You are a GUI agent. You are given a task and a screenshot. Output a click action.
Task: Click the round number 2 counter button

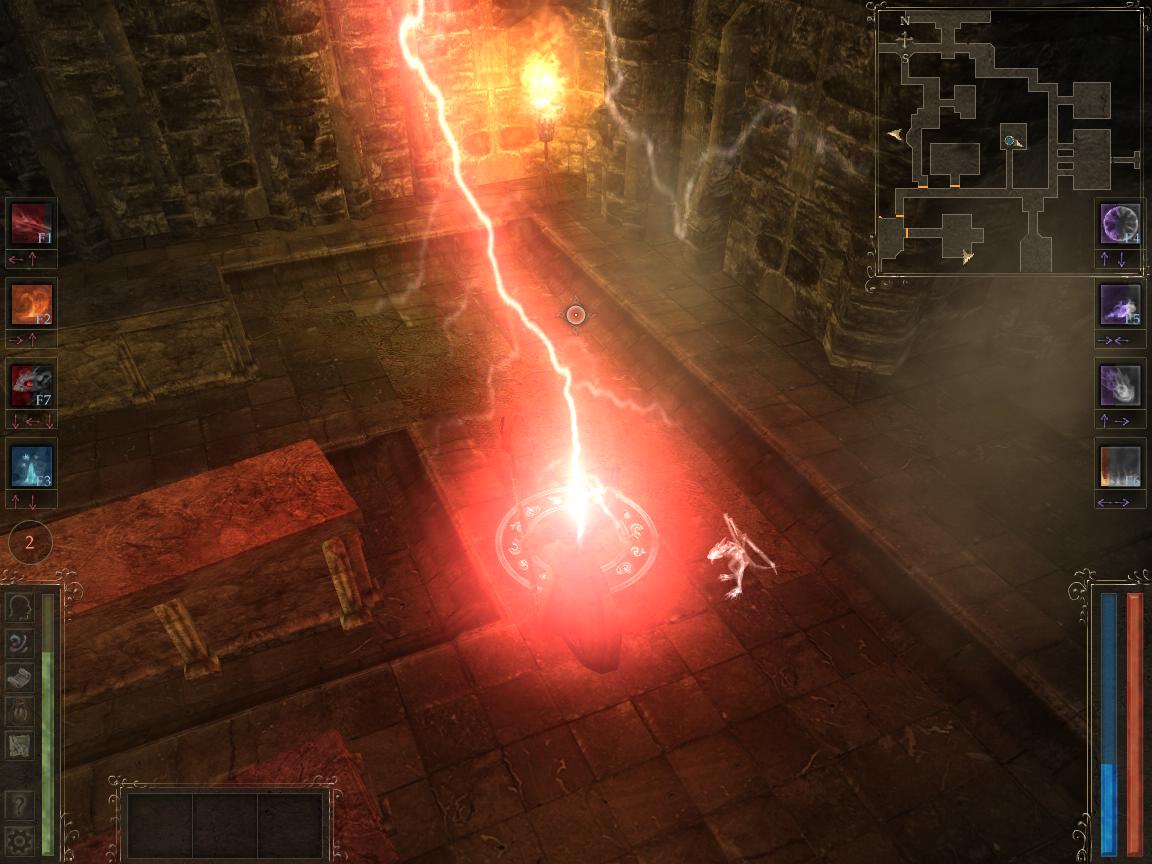coord(30,543)
